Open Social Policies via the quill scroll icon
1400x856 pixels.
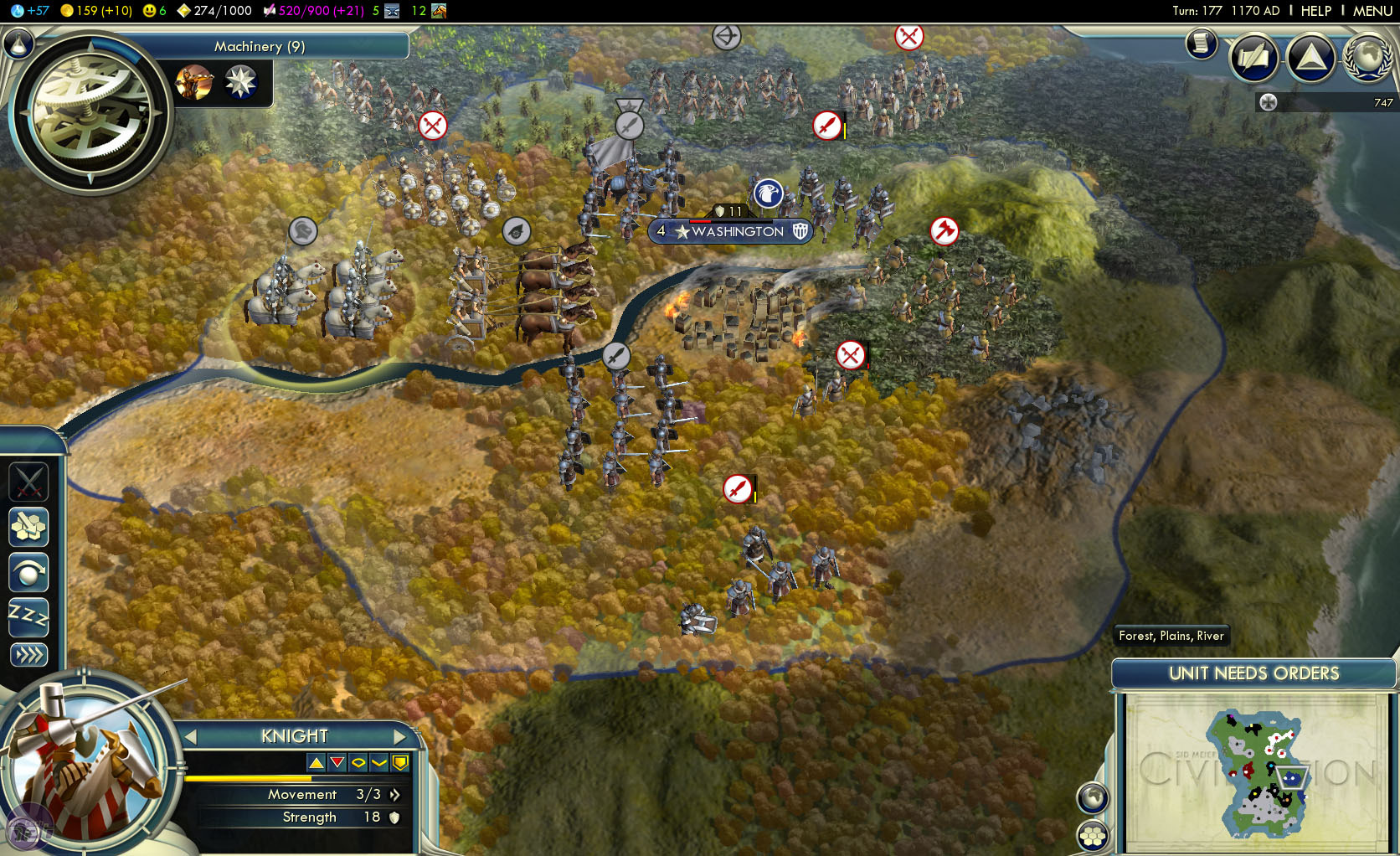tap(1253, 58)
